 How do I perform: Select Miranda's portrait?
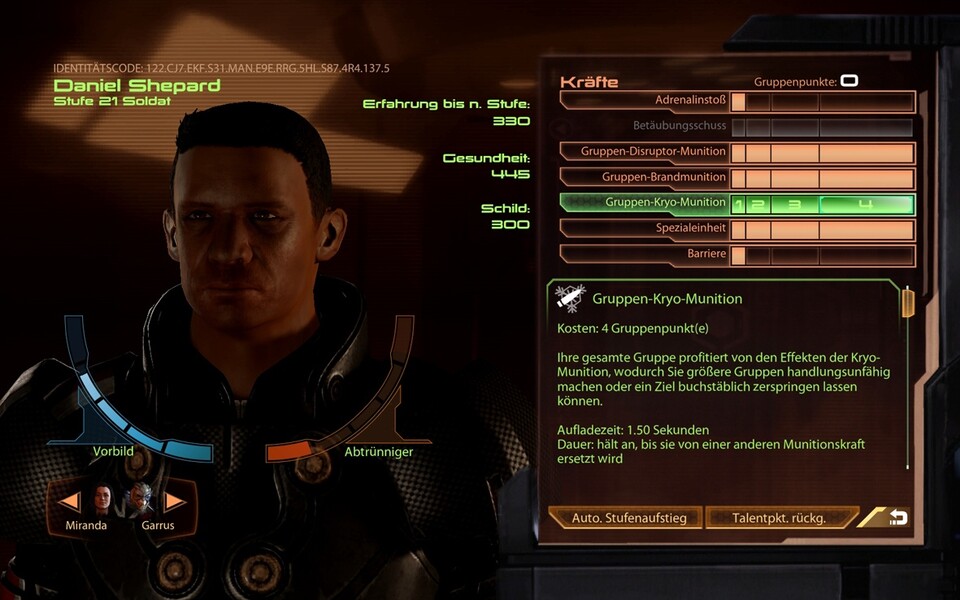(104, 500)
